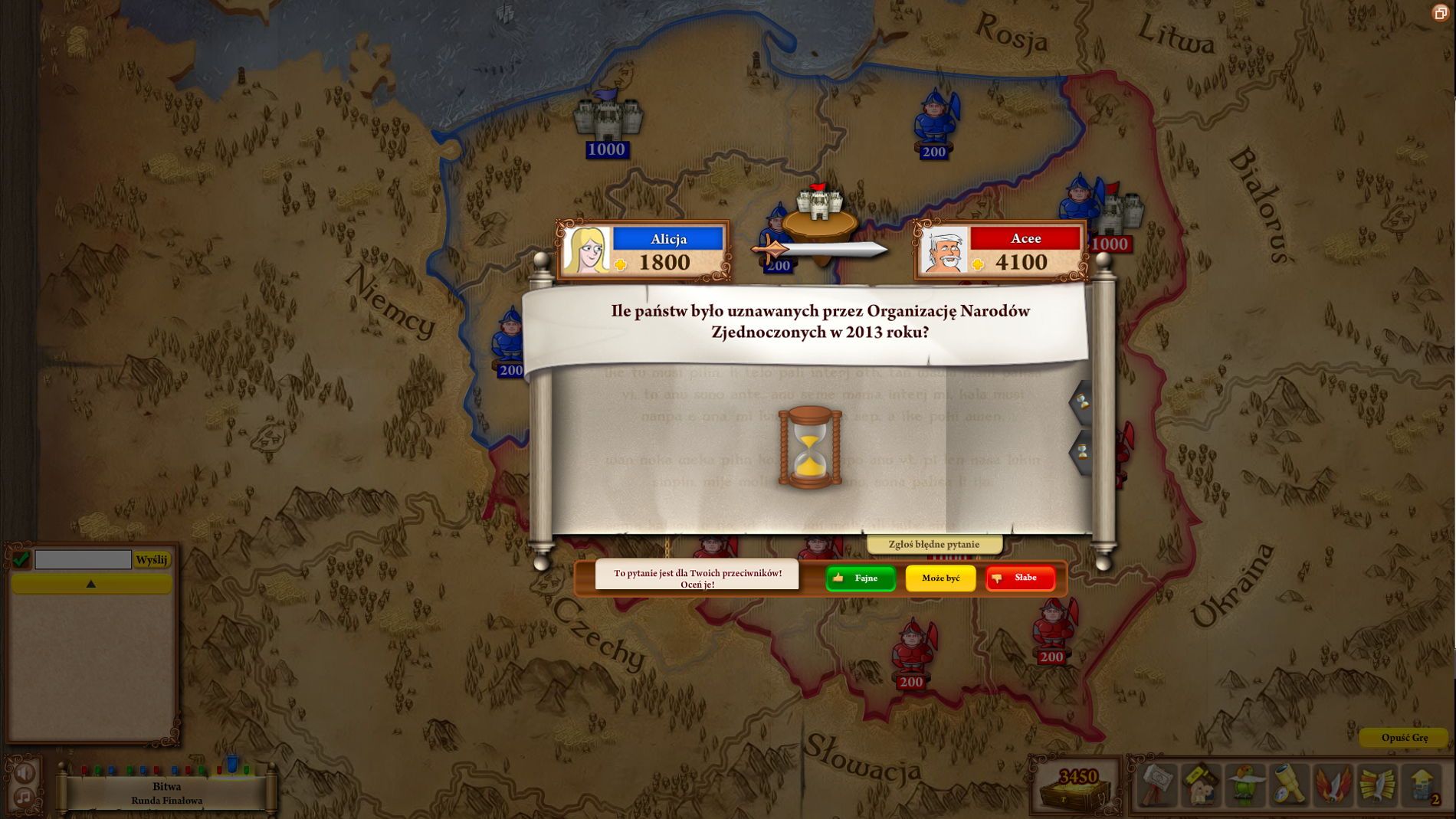
Task: Use the hammer power-up
Action: click(1159, 784)
